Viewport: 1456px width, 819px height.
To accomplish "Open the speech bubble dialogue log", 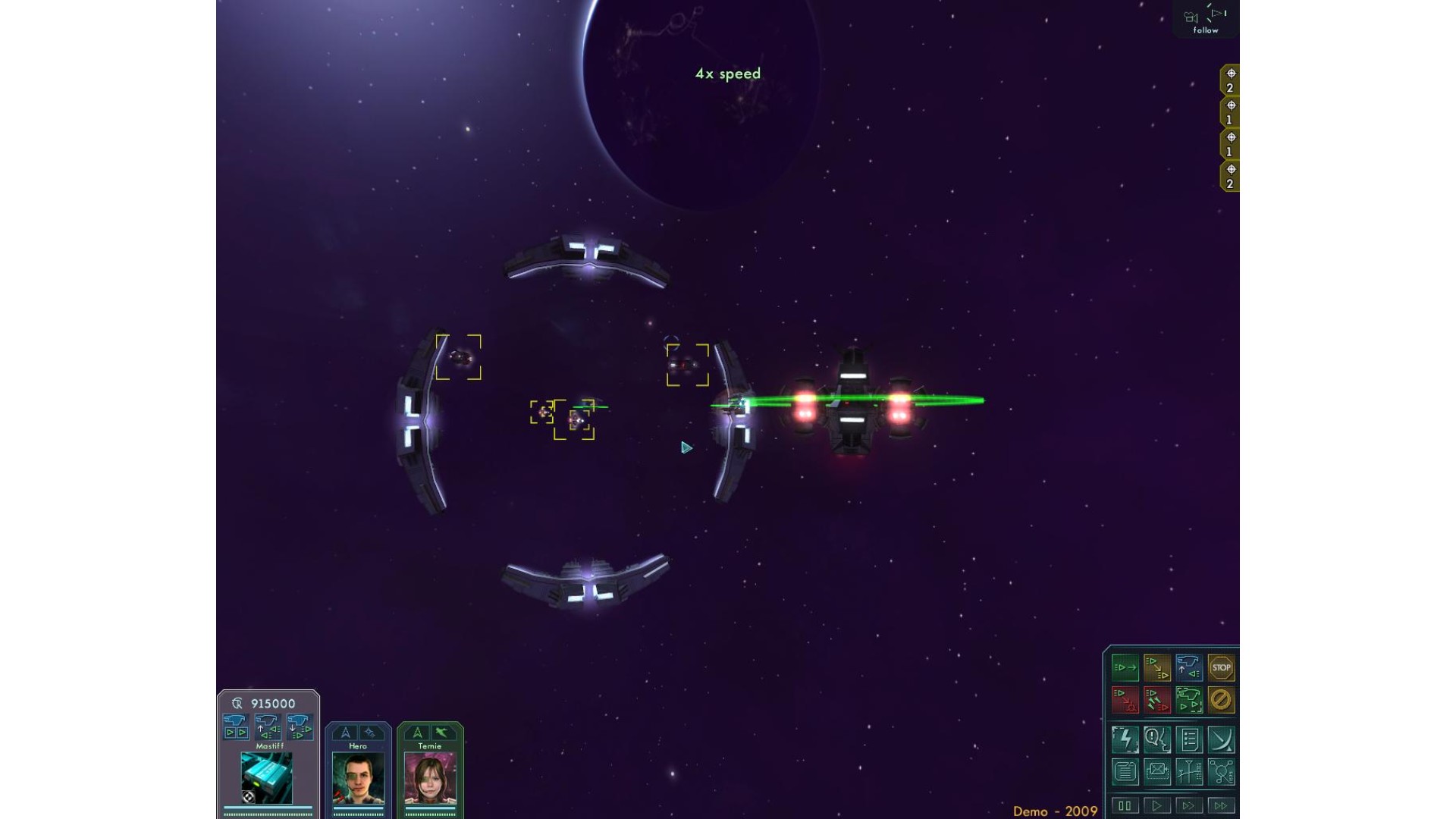I will click(x=1157, y=739).
